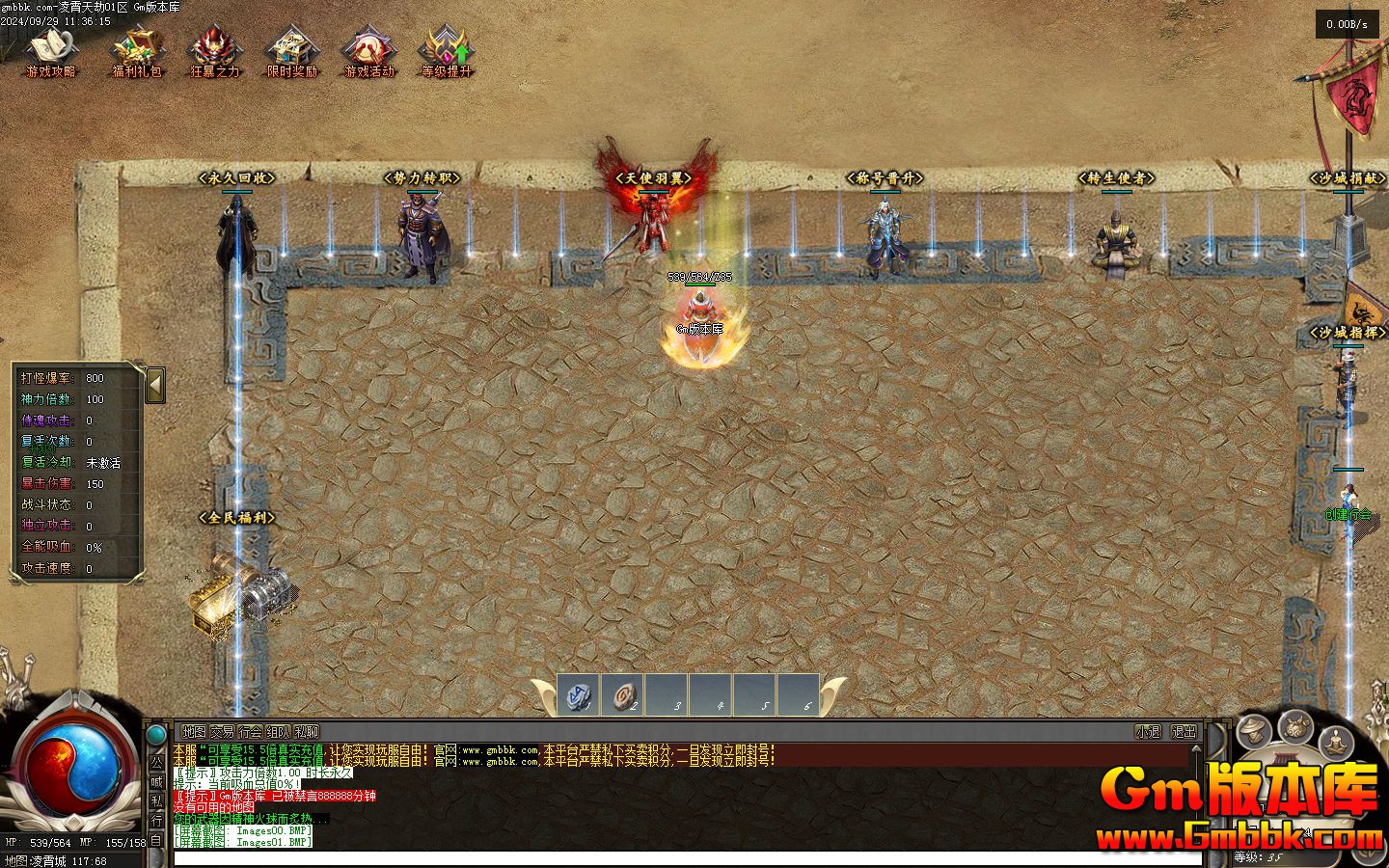Click the 退出 exit button
This screenshot has height=868, width=1389.
1184,732
